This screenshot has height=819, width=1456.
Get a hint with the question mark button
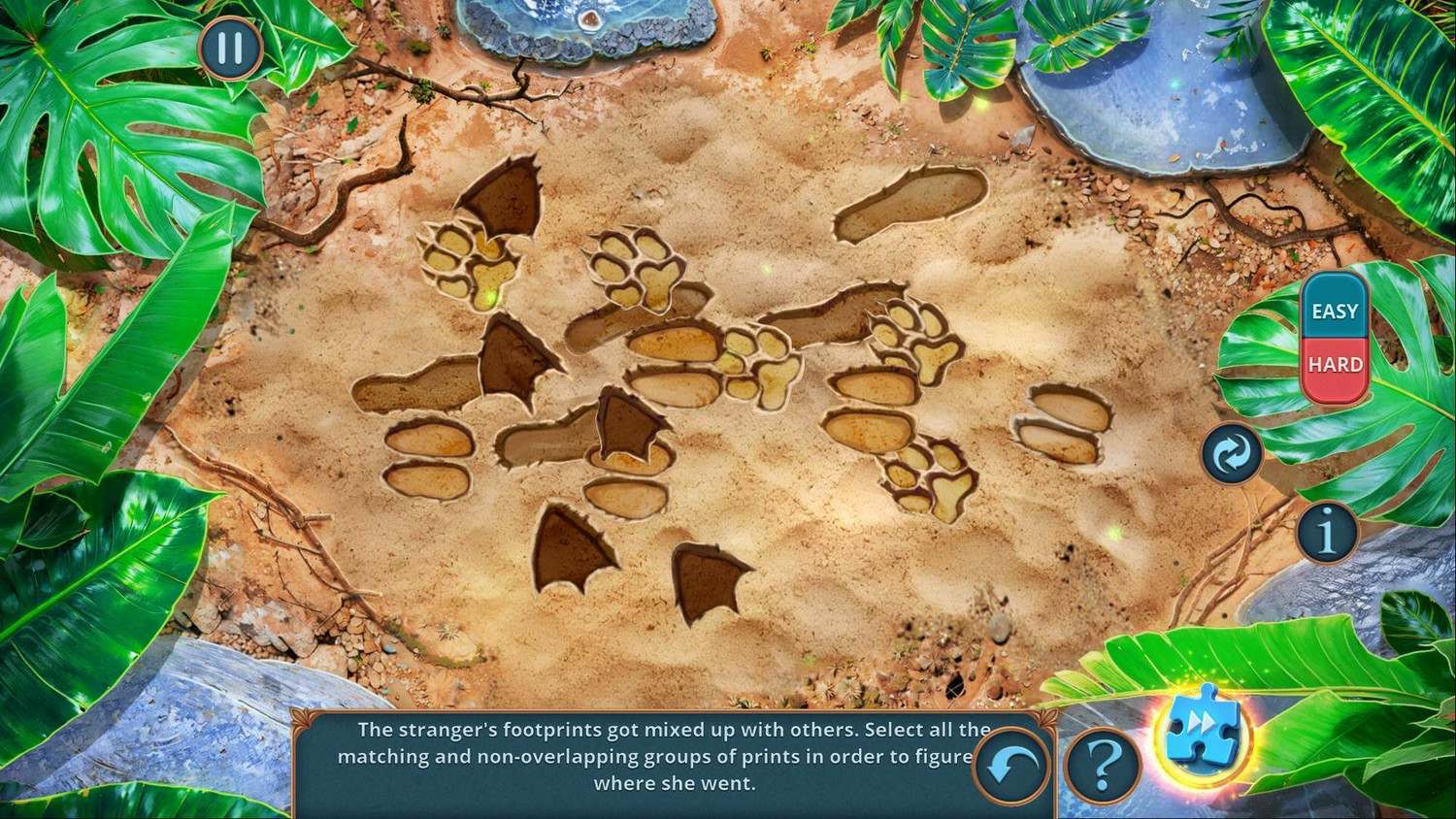click(1102, 766)
